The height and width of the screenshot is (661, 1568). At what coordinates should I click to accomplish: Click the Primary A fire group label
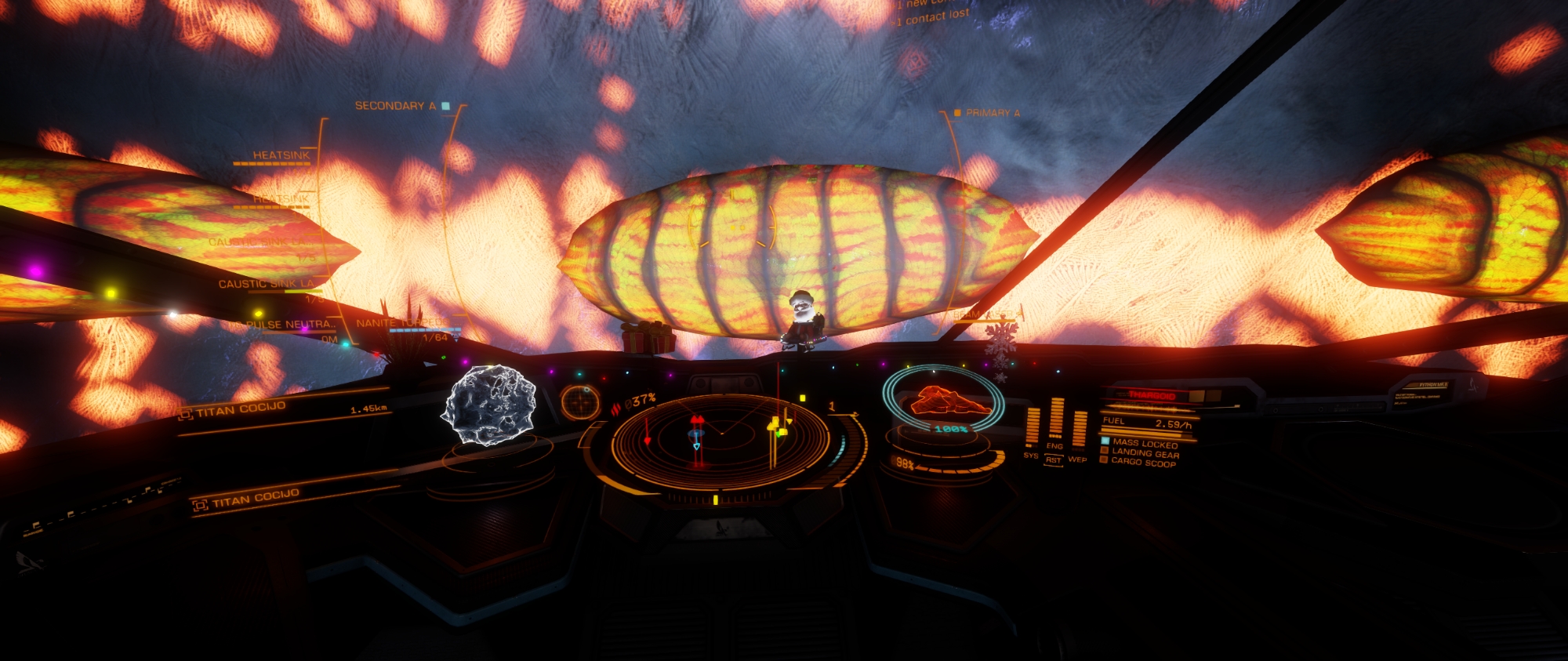[x=992, y=113]
